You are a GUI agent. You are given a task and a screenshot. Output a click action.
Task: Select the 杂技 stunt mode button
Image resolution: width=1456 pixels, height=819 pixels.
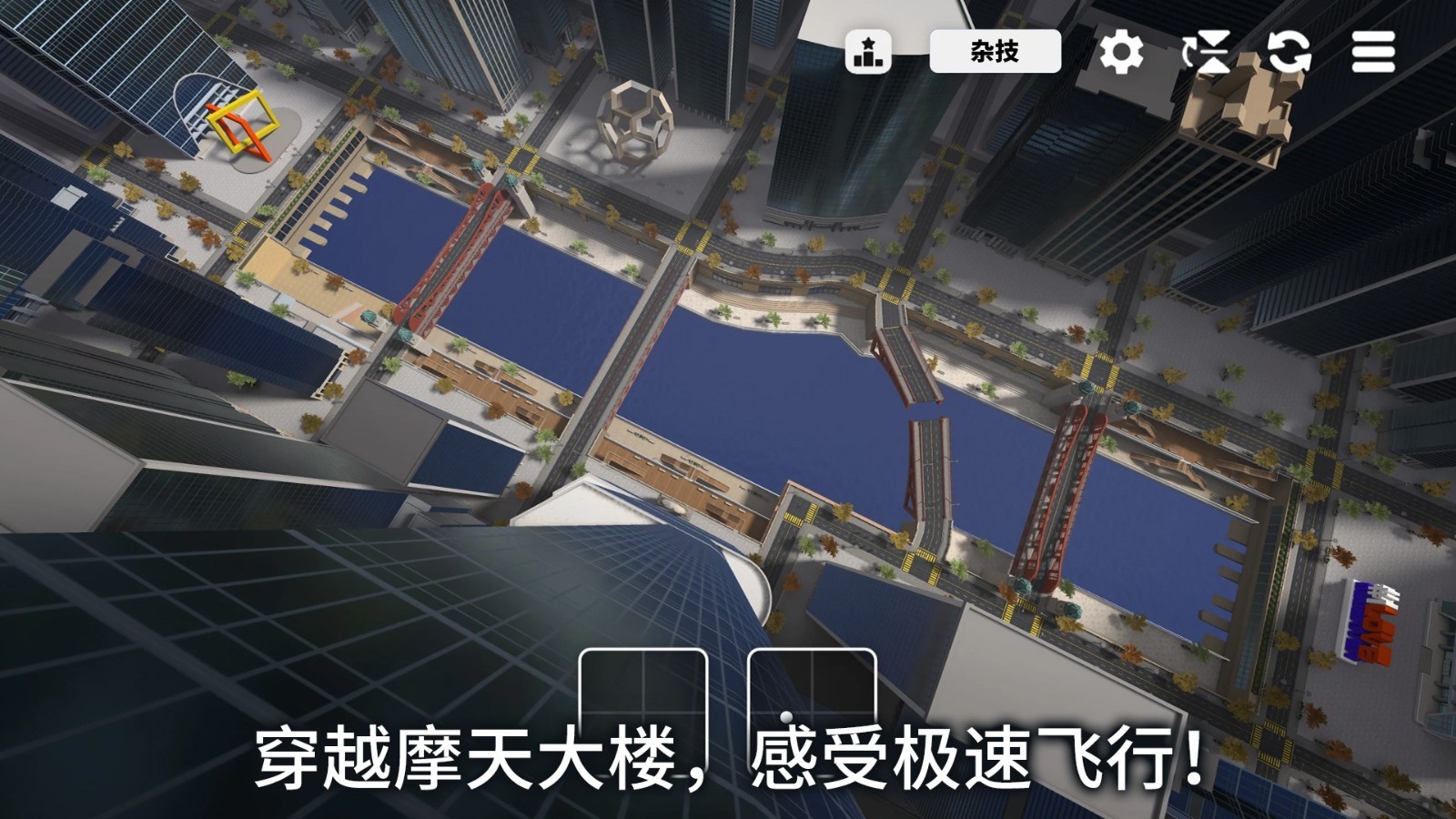pyautogui.click(x=995, y=52)
